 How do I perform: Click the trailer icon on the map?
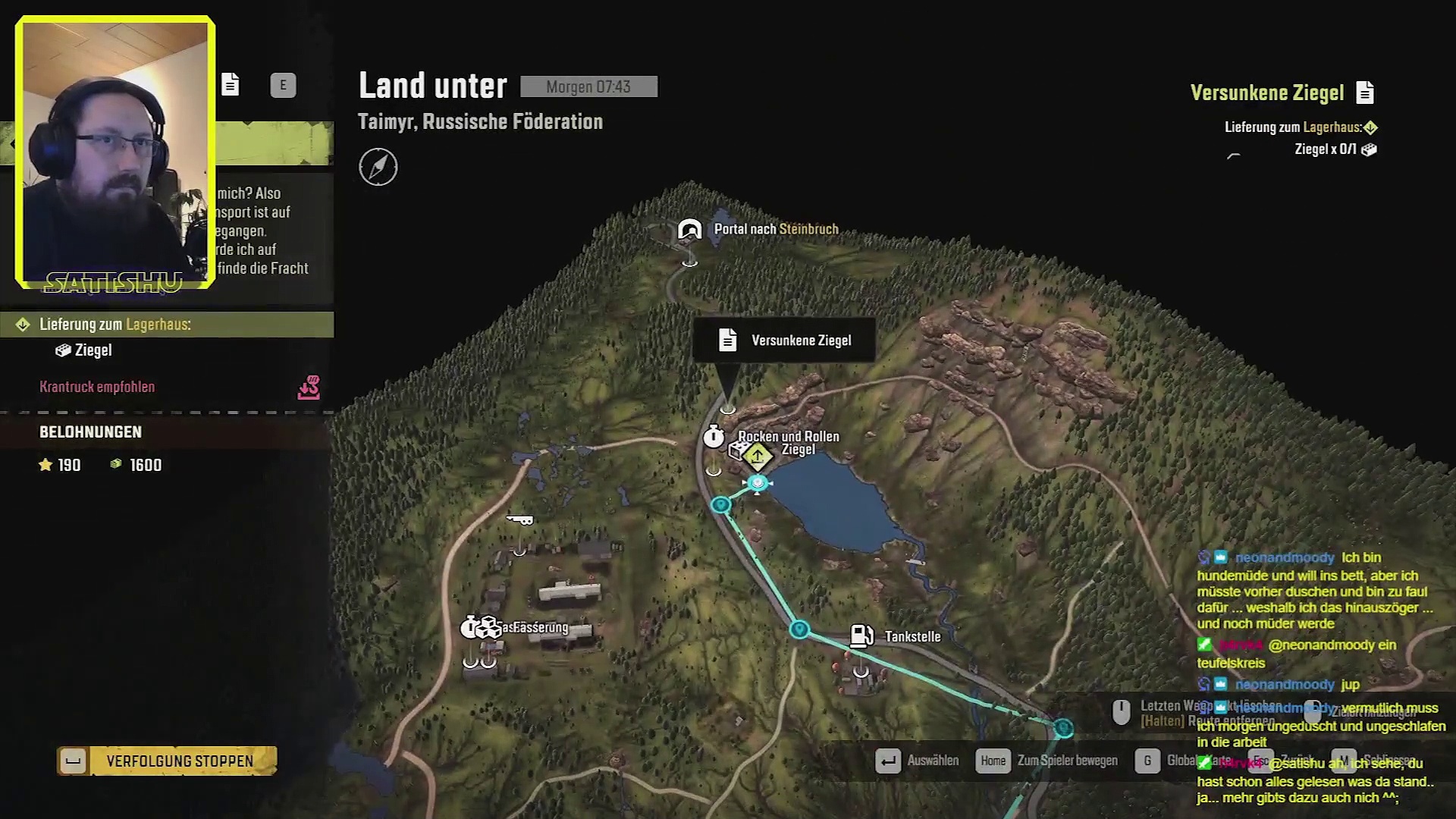(520, 519)
